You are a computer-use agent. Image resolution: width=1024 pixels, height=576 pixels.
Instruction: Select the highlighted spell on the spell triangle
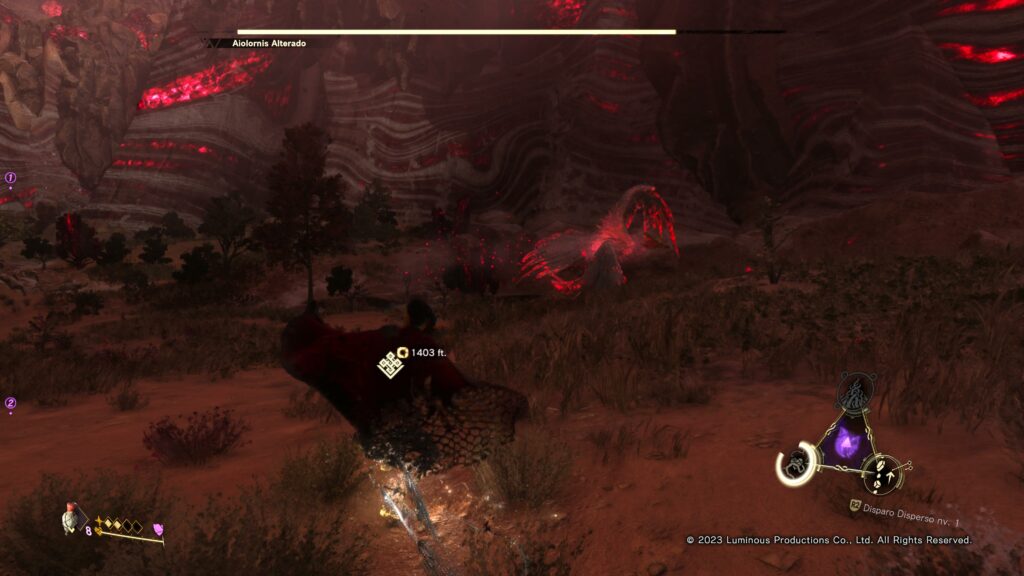coord(797,463)
